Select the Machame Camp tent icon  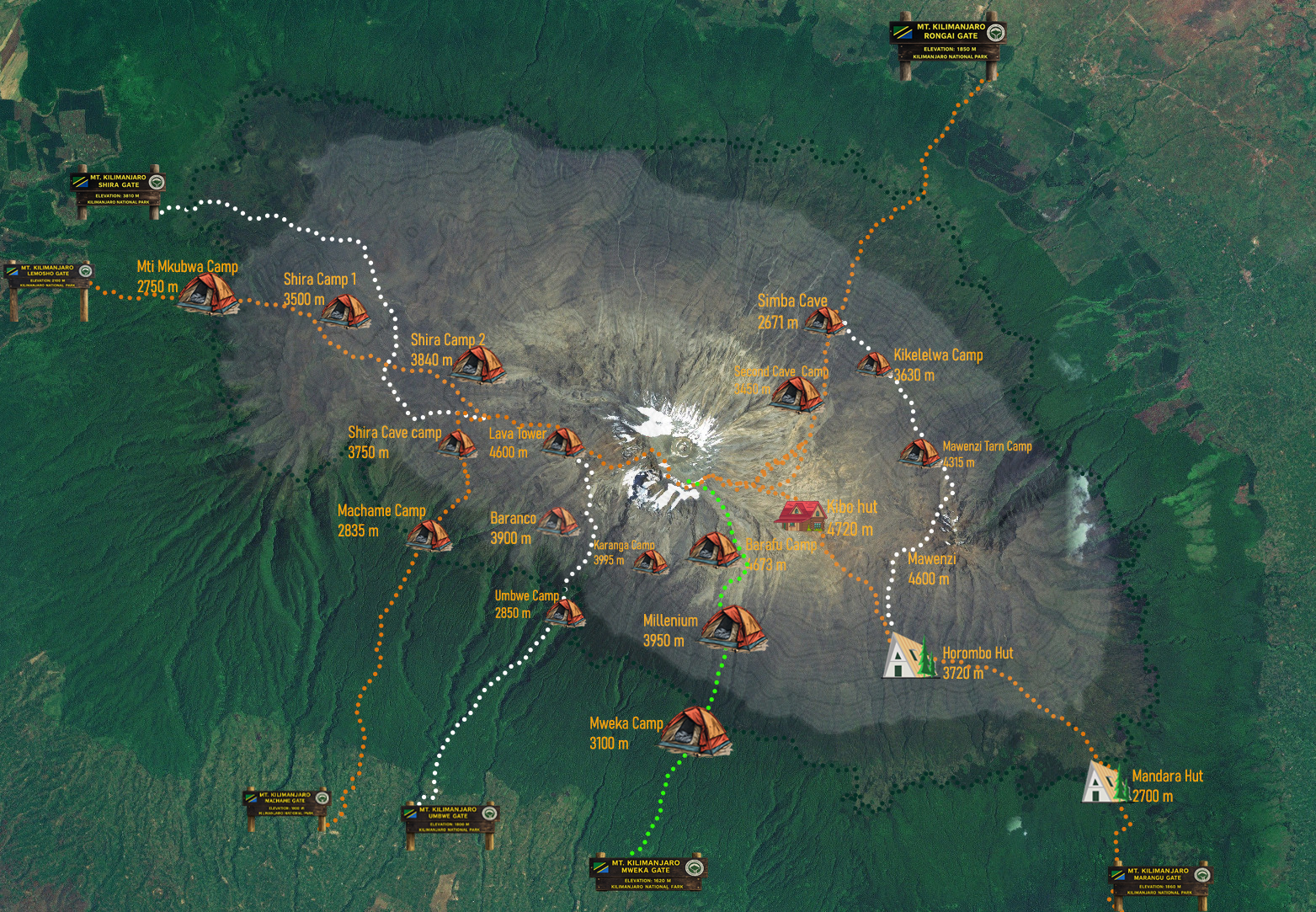tap(429, 535)
